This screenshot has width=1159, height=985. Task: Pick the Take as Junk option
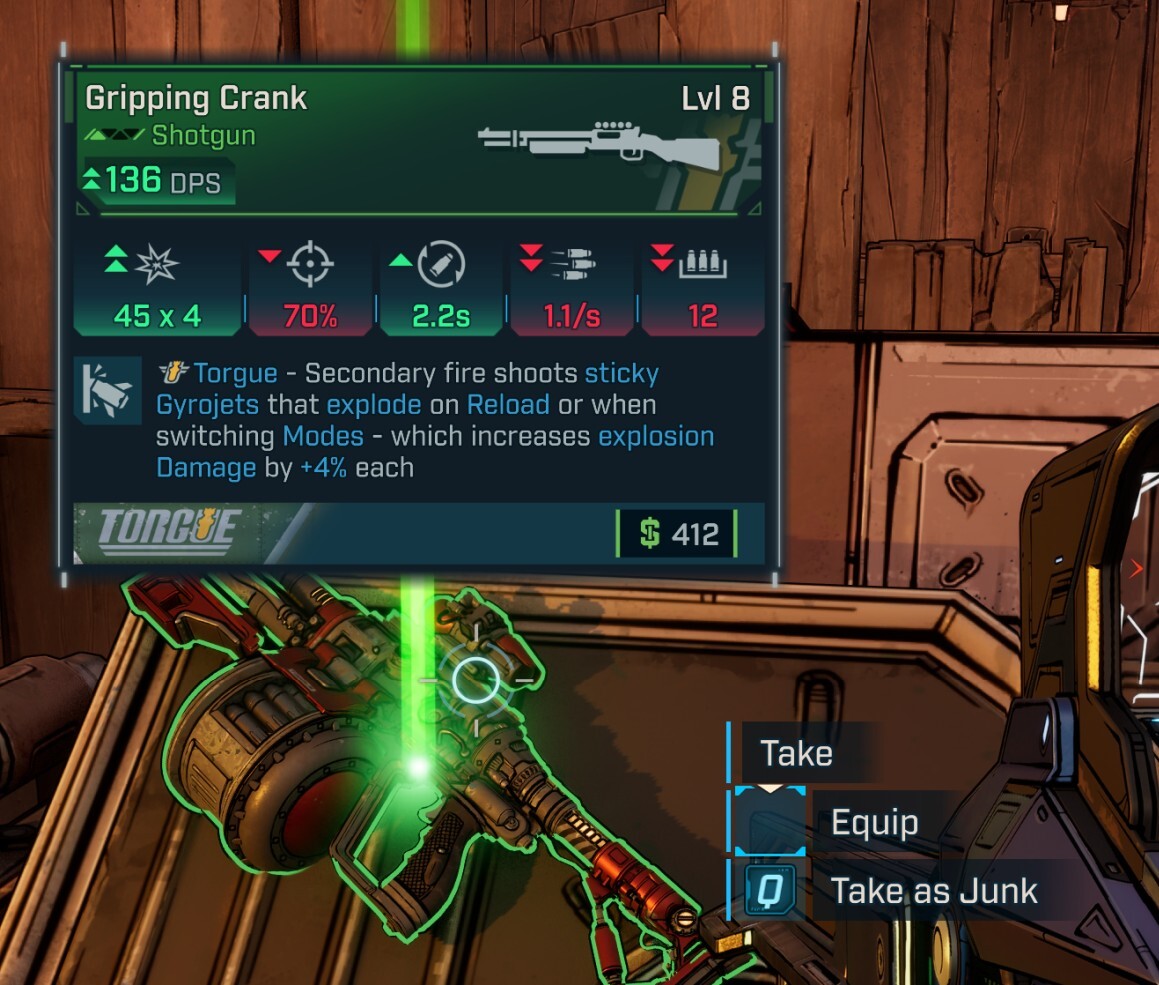coord(933,891)
